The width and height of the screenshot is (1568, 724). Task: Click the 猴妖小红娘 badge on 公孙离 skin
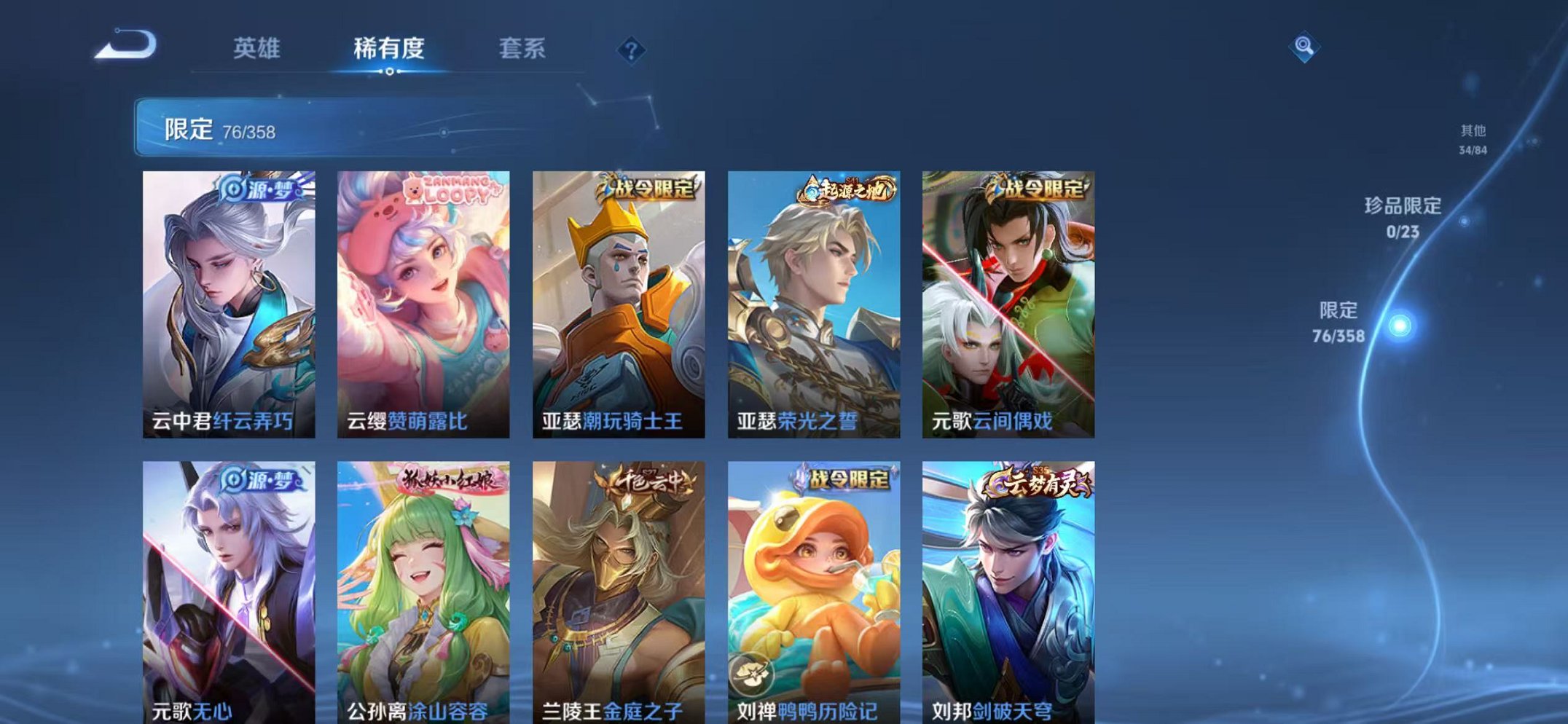452,481
